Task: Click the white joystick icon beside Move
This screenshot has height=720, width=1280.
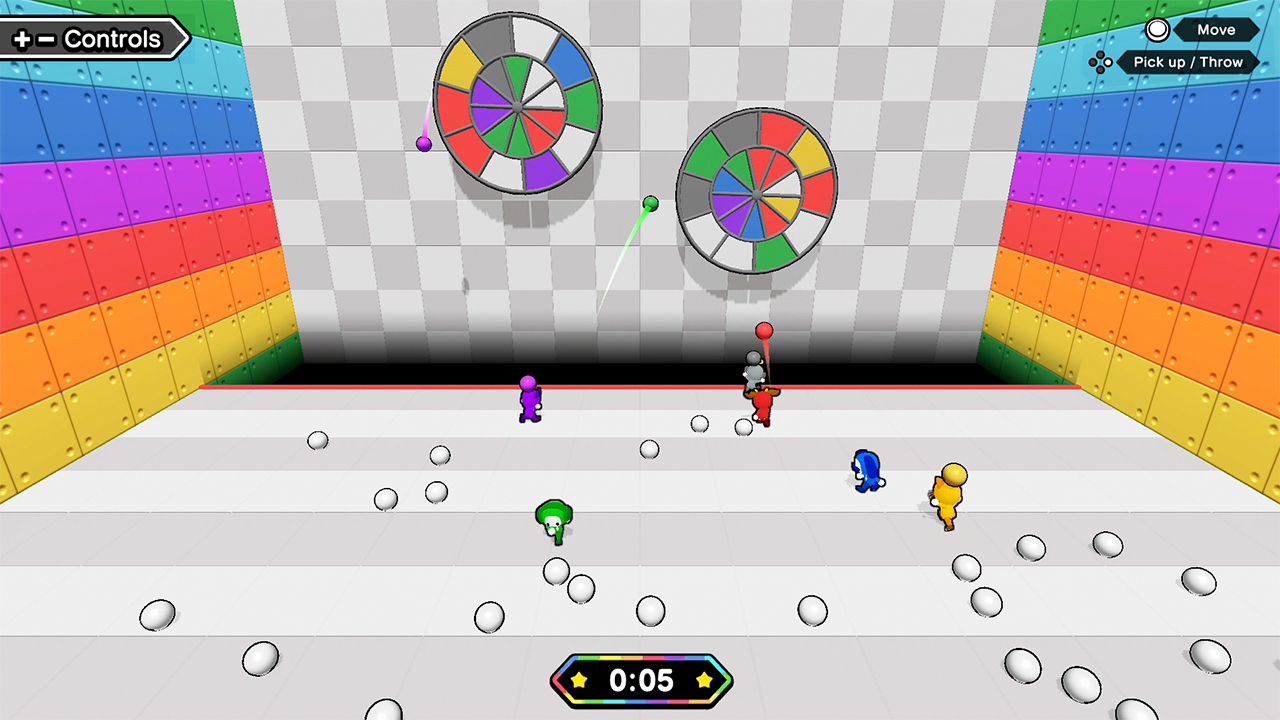Action: click(x=1157, y=29)
